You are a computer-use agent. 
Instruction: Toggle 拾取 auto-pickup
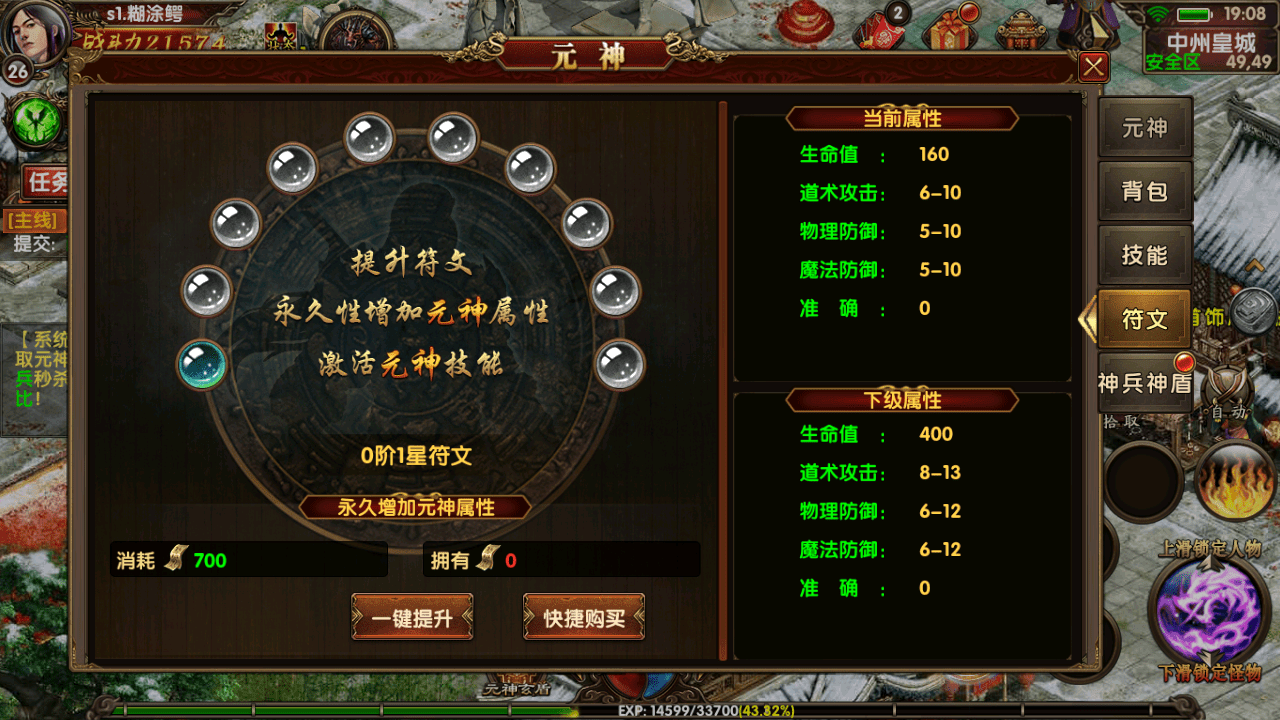tap(1120, 420)
